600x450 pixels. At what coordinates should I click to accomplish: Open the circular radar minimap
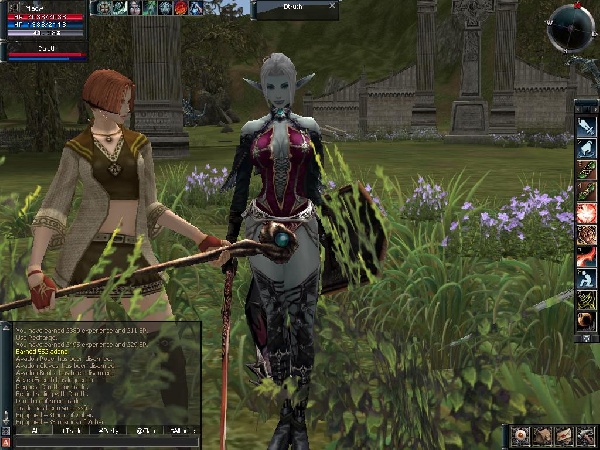[x=570, y=25]
